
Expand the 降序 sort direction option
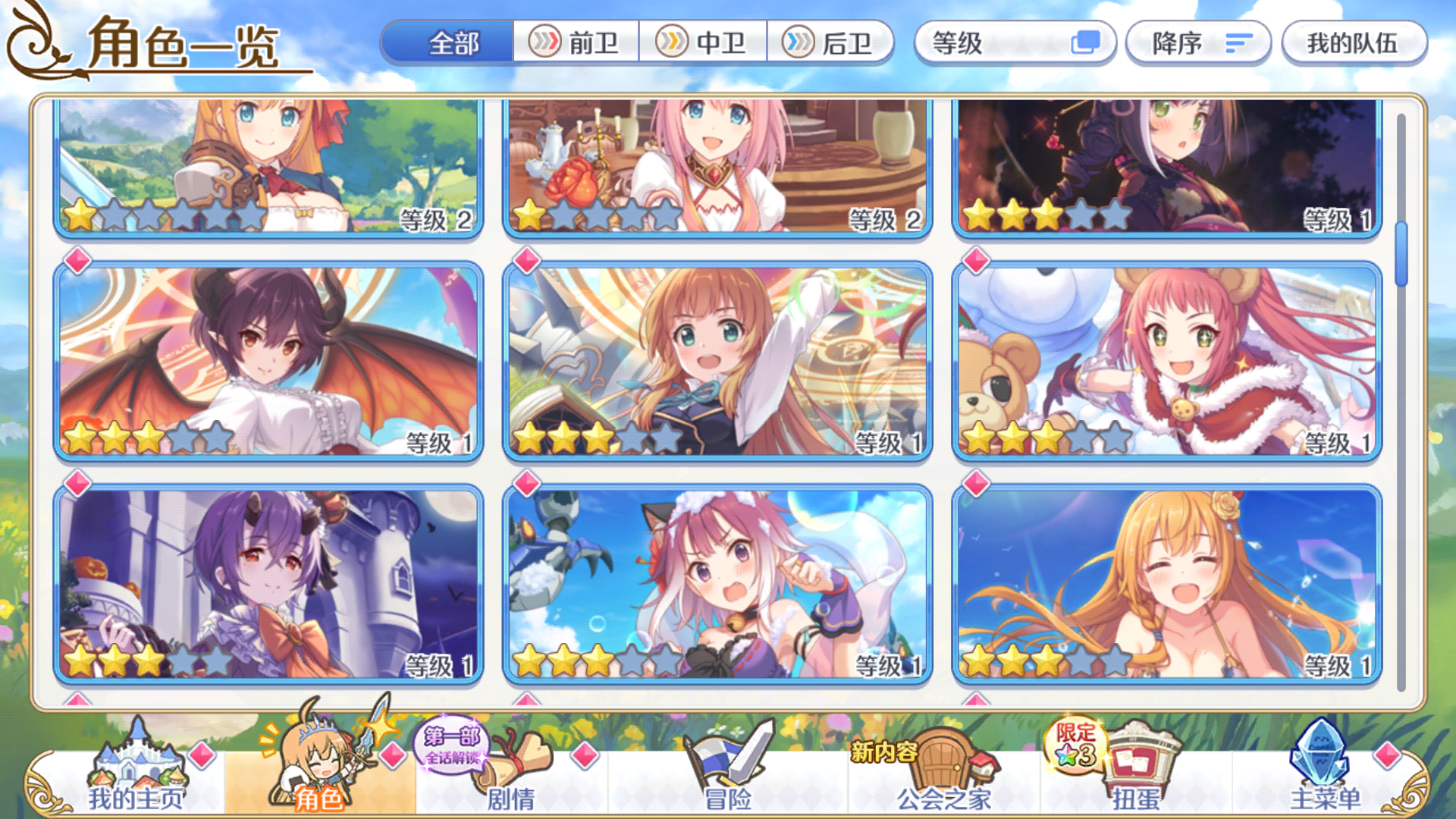[x=1198, y=43]
